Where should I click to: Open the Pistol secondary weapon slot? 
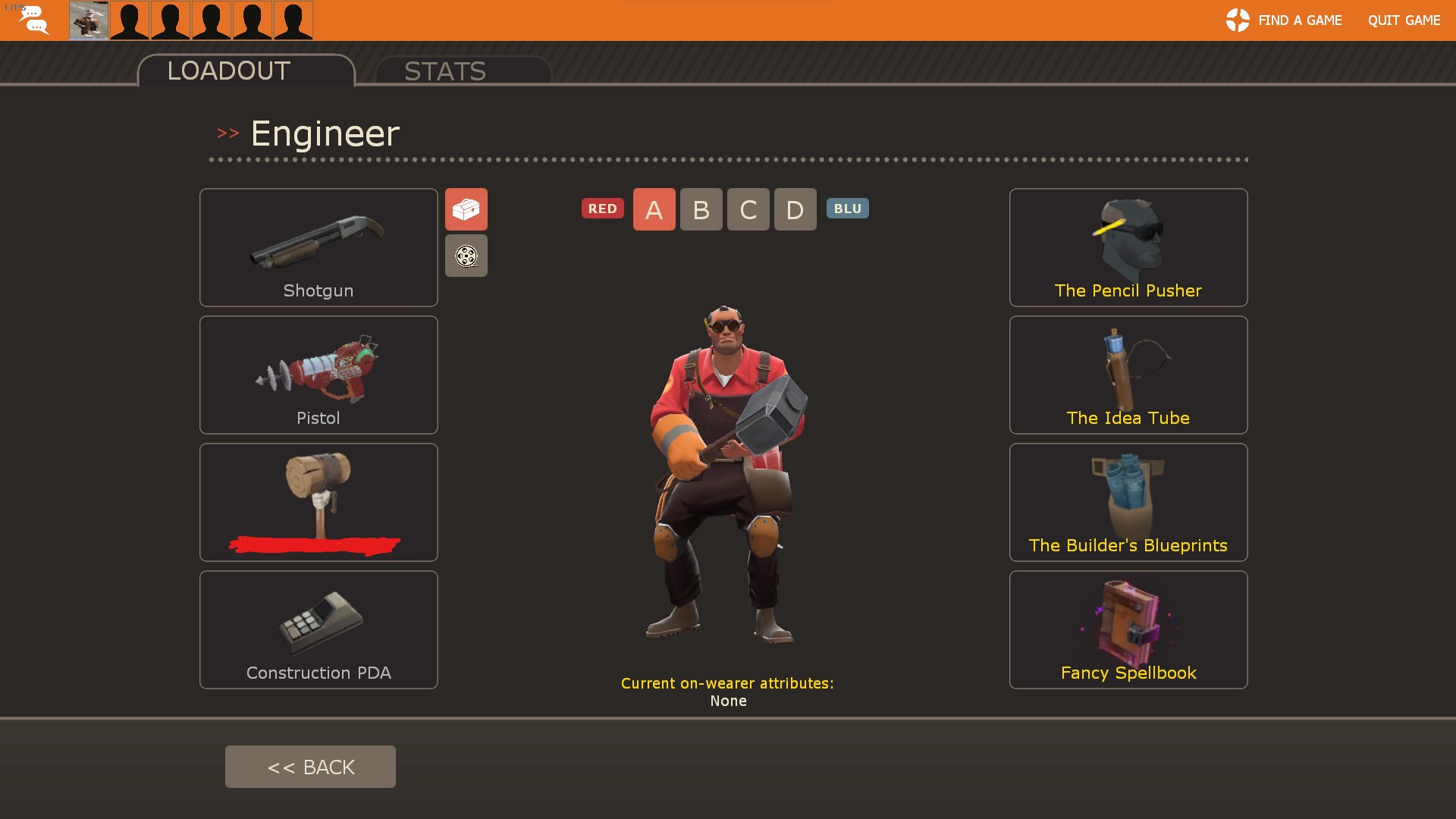pos(318,374)
